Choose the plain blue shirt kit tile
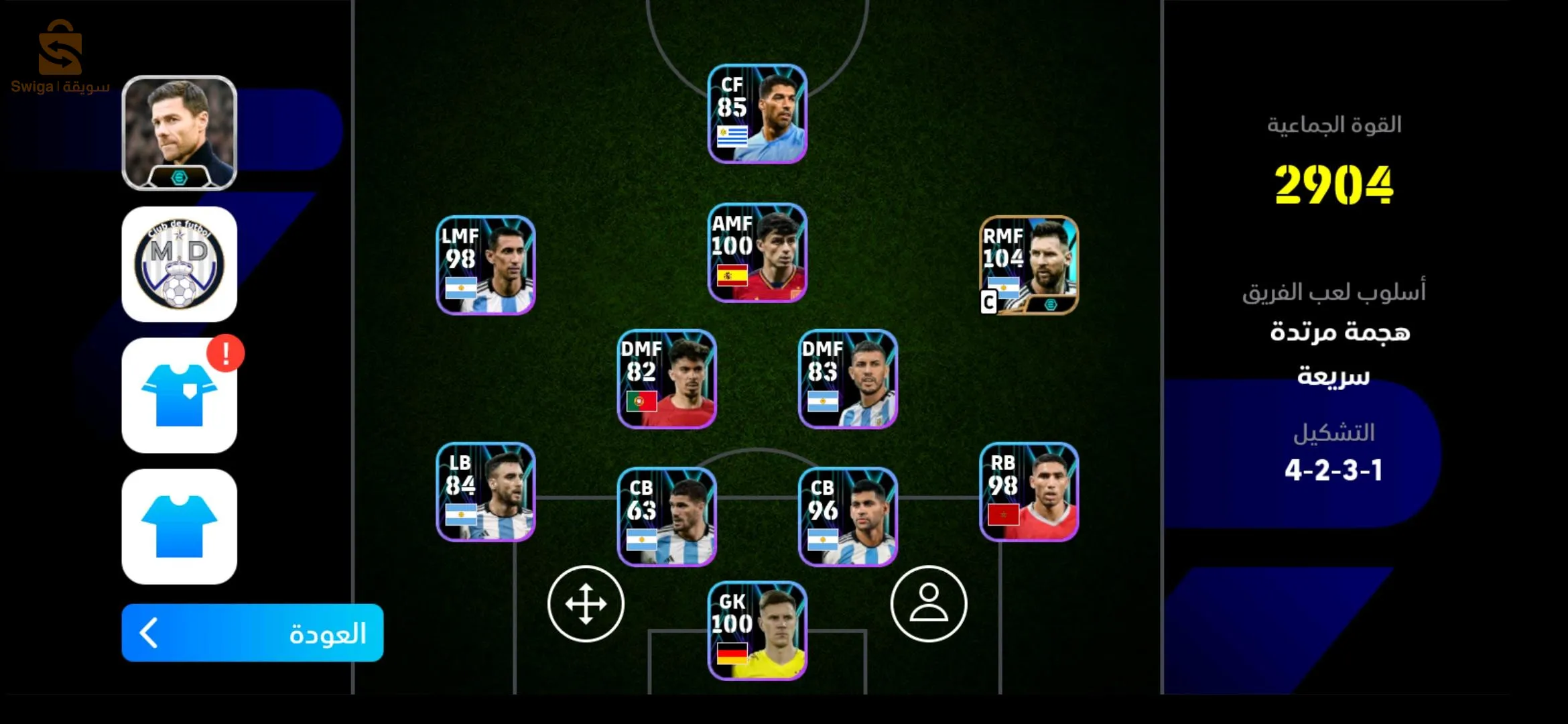The width and height of the screenshot is (1568, 724). (180, 526)
